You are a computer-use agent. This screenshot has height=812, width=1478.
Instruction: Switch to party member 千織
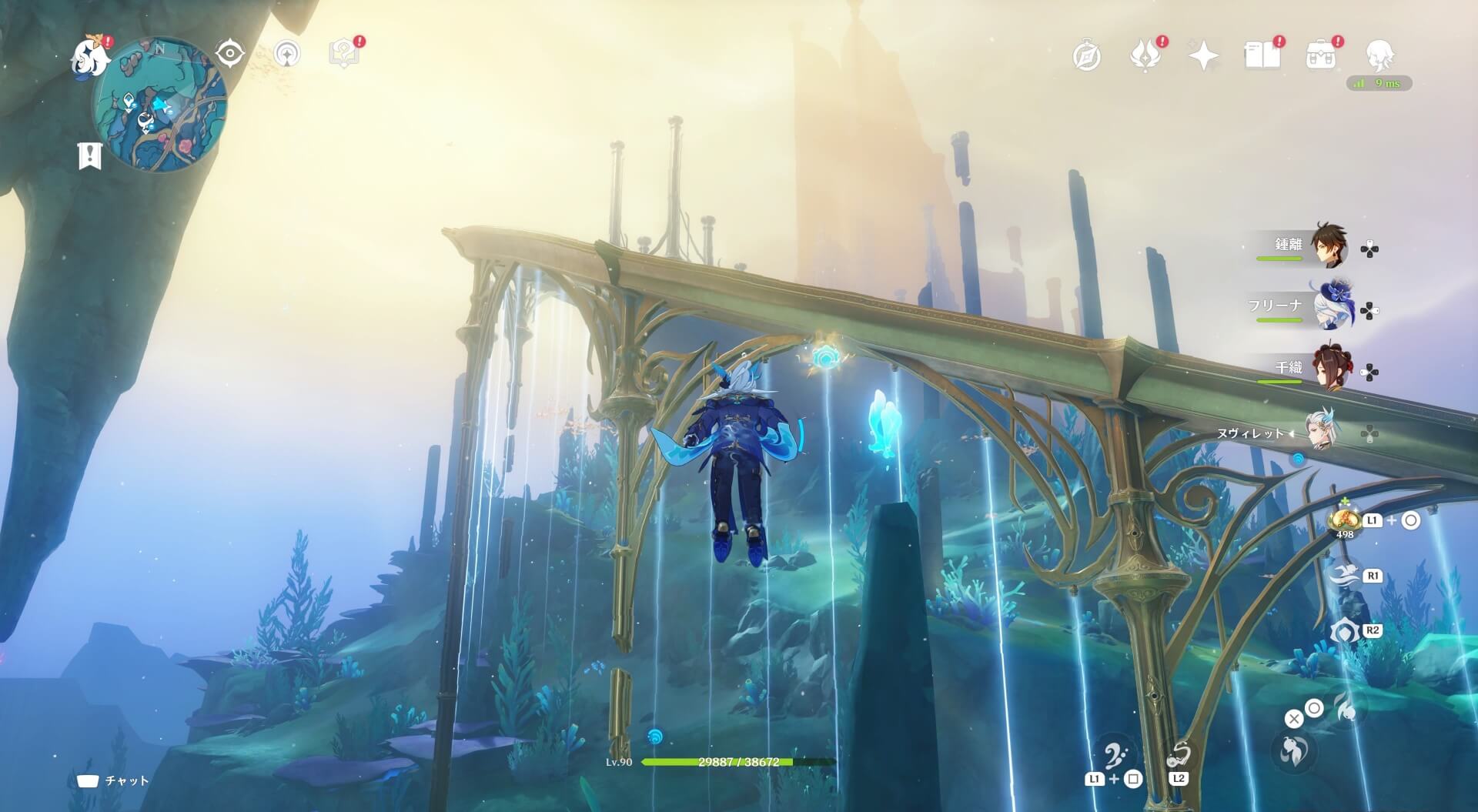[x=1329, y=369]
